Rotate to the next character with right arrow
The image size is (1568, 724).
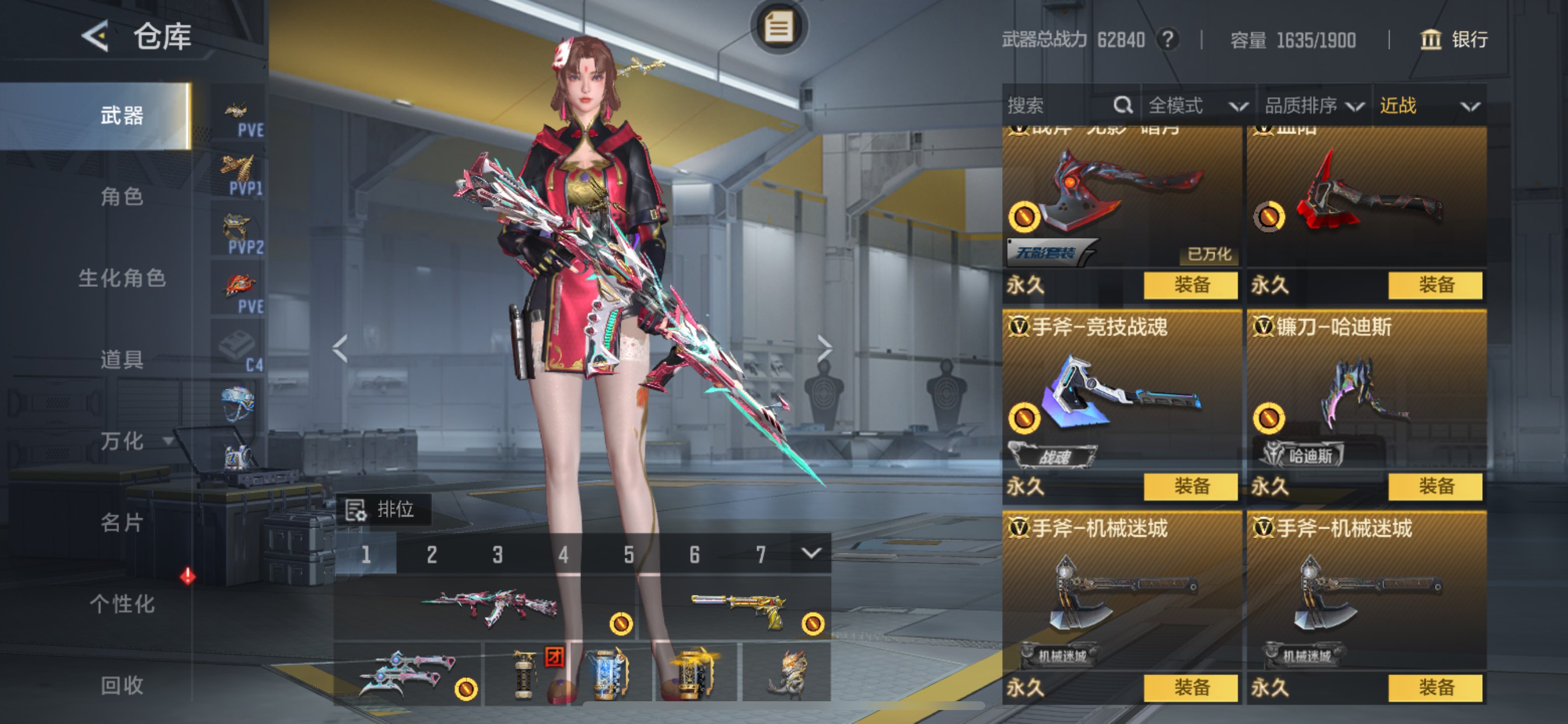824,349
